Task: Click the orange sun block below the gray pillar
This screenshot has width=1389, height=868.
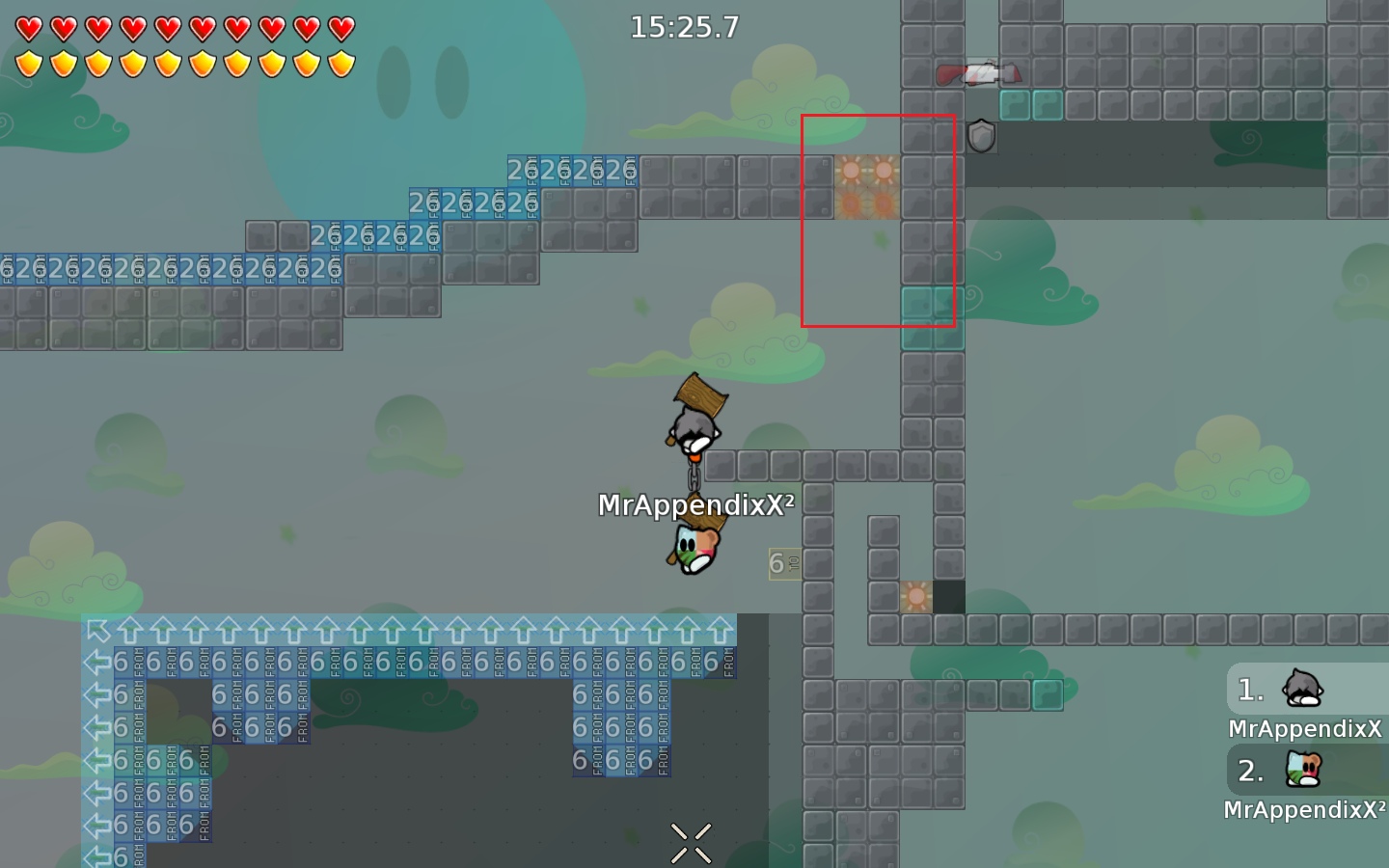Action: point(914,598)
